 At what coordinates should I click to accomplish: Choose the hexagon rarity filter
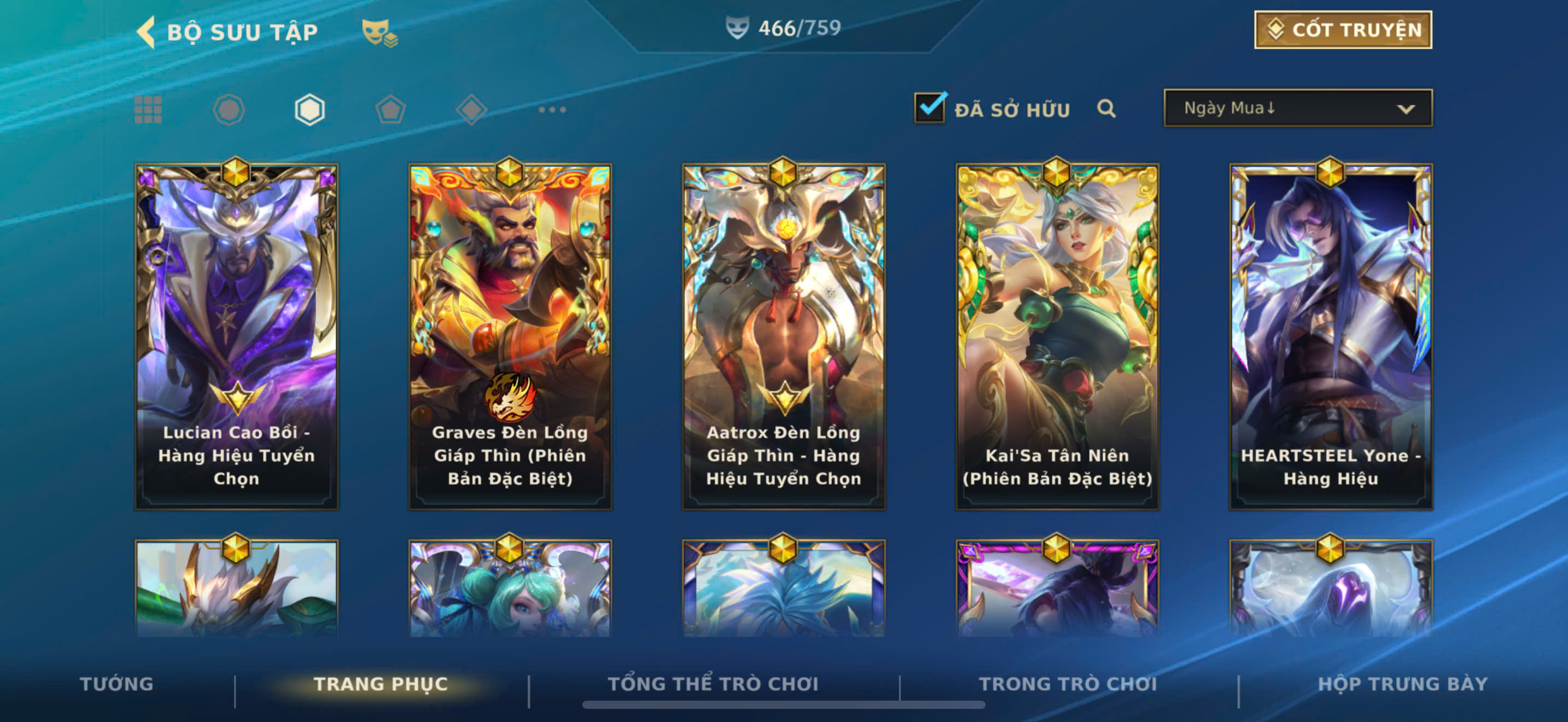pyautogui.click(x=310, y=110)
